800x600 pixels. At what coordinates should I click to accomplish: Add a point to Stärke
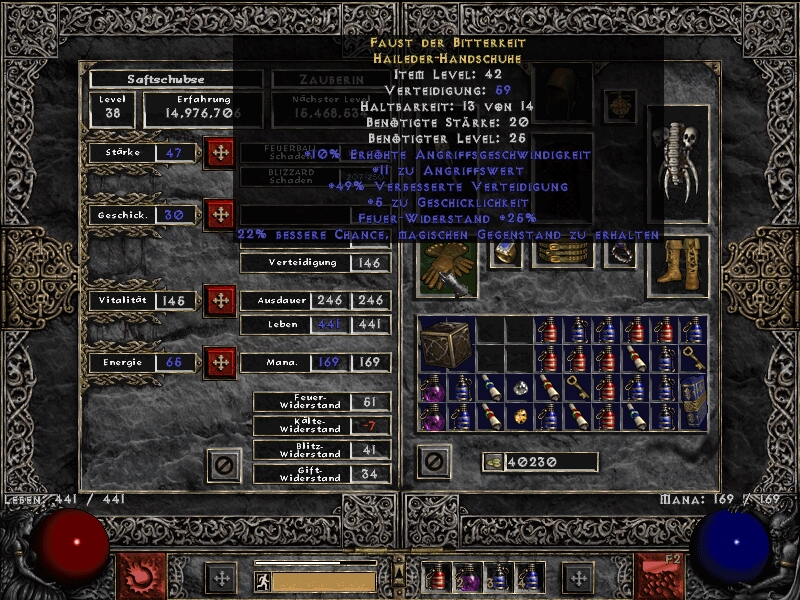[219, 153]
